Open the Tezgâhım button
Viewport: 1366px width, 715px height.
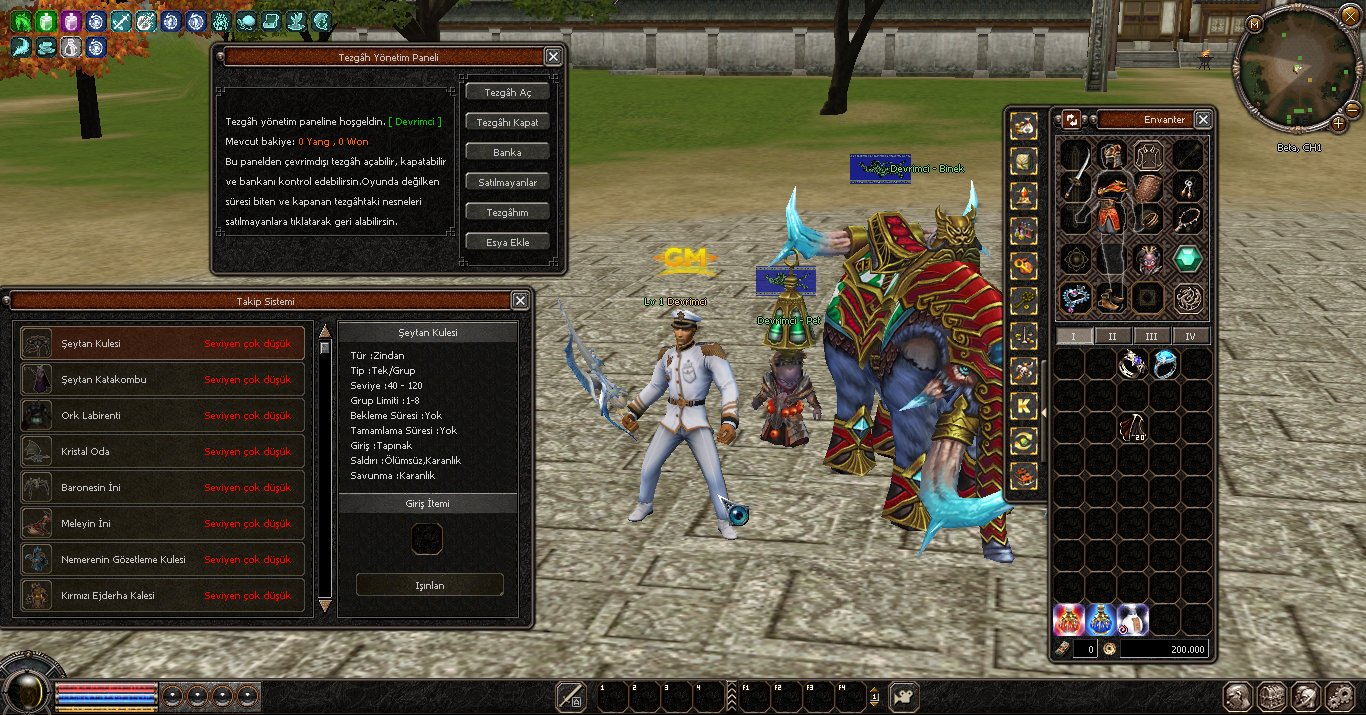tap(507, 212)
